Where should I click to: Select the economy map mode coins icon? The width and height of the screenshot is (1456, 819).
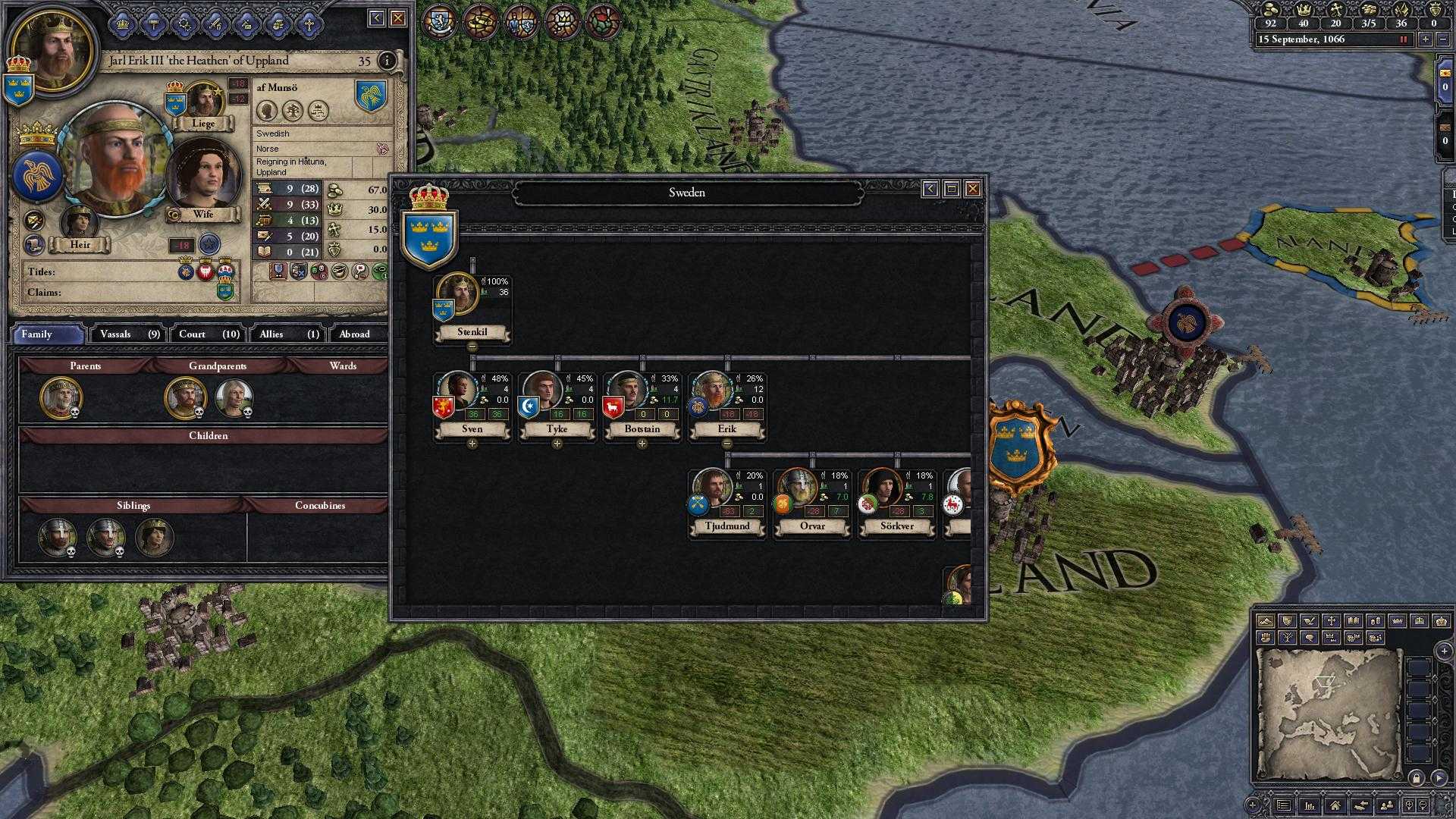(1376, 622)
